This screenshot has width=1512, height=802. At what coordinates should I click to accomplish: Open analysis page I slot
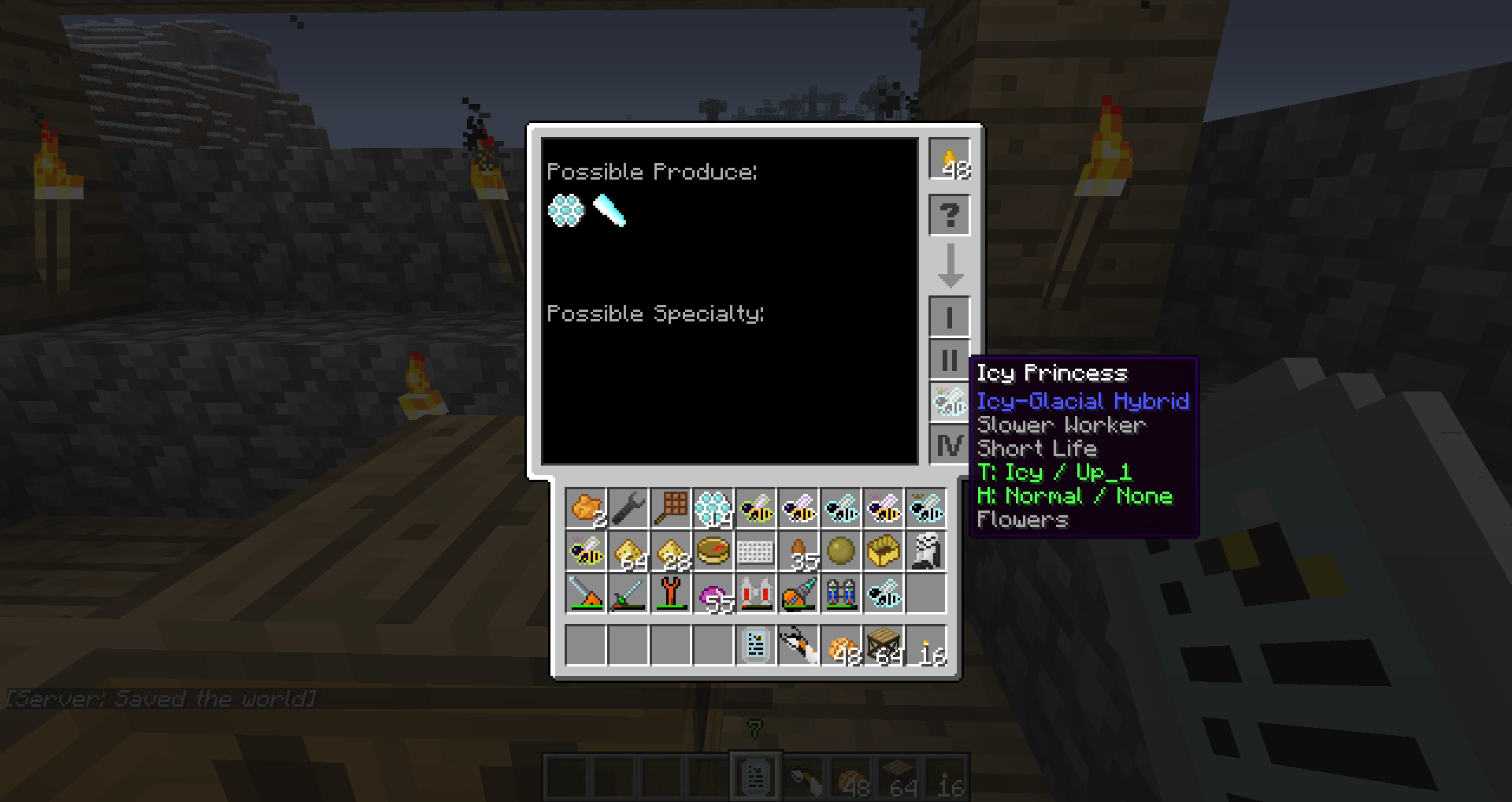pos(949,317)
